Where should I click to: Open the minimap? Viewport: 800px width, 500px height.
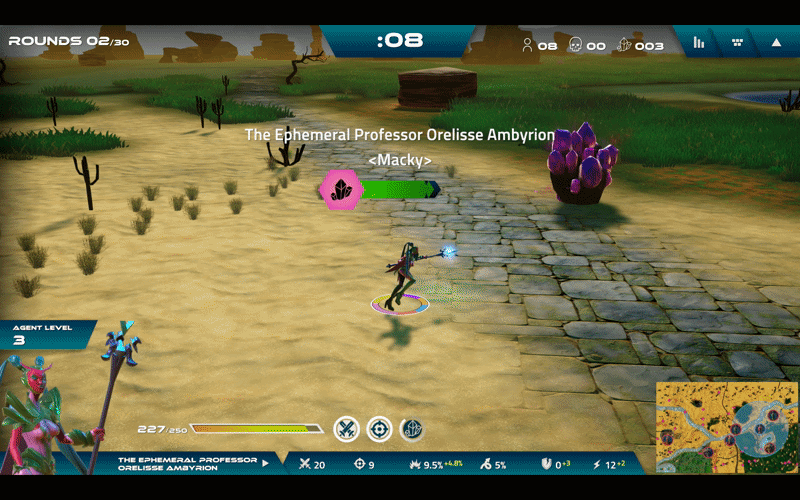click(726, 427)
